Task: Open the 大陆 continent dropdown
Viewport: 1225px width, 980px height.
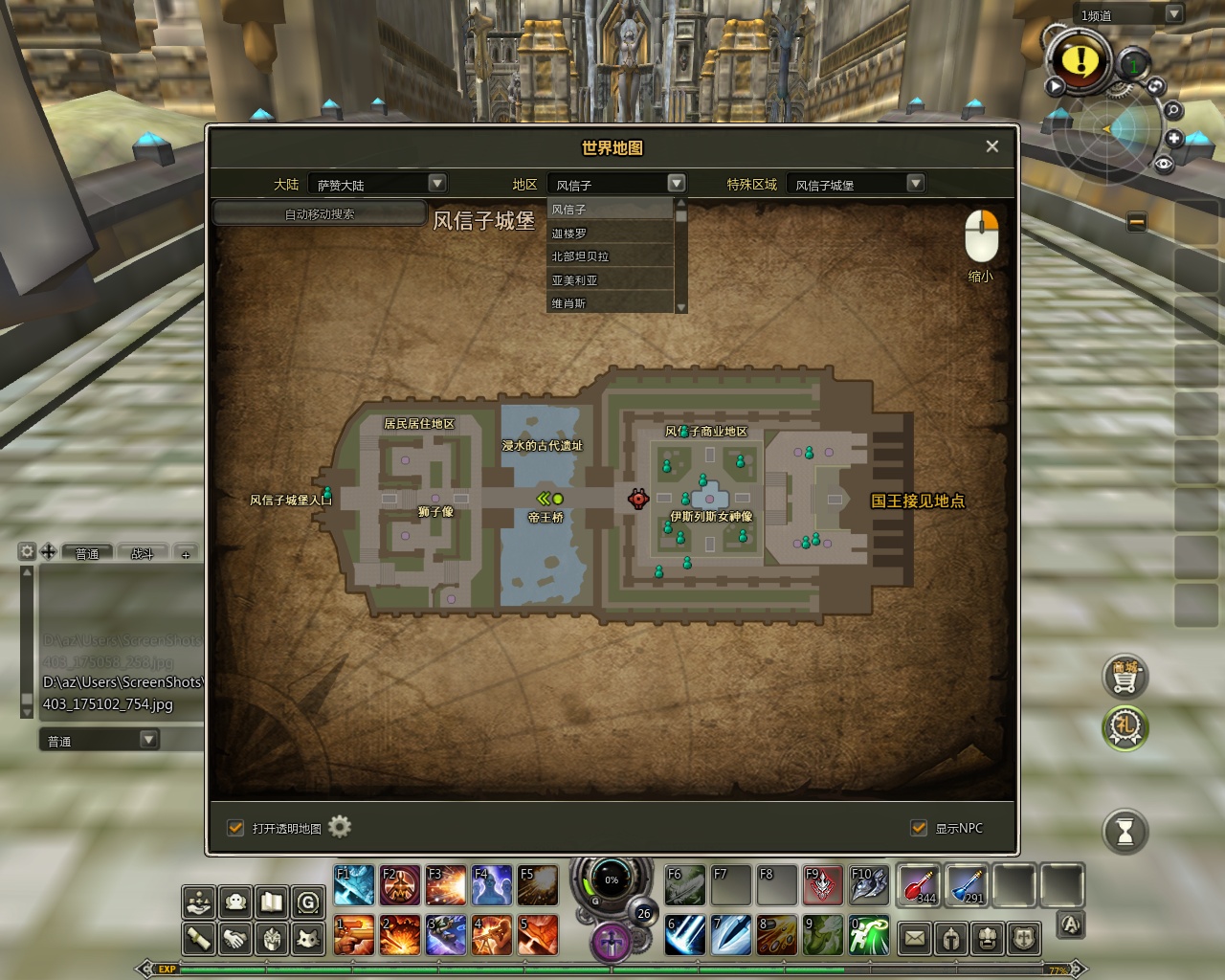Action: pyautogui.click(x=436, y=183)
